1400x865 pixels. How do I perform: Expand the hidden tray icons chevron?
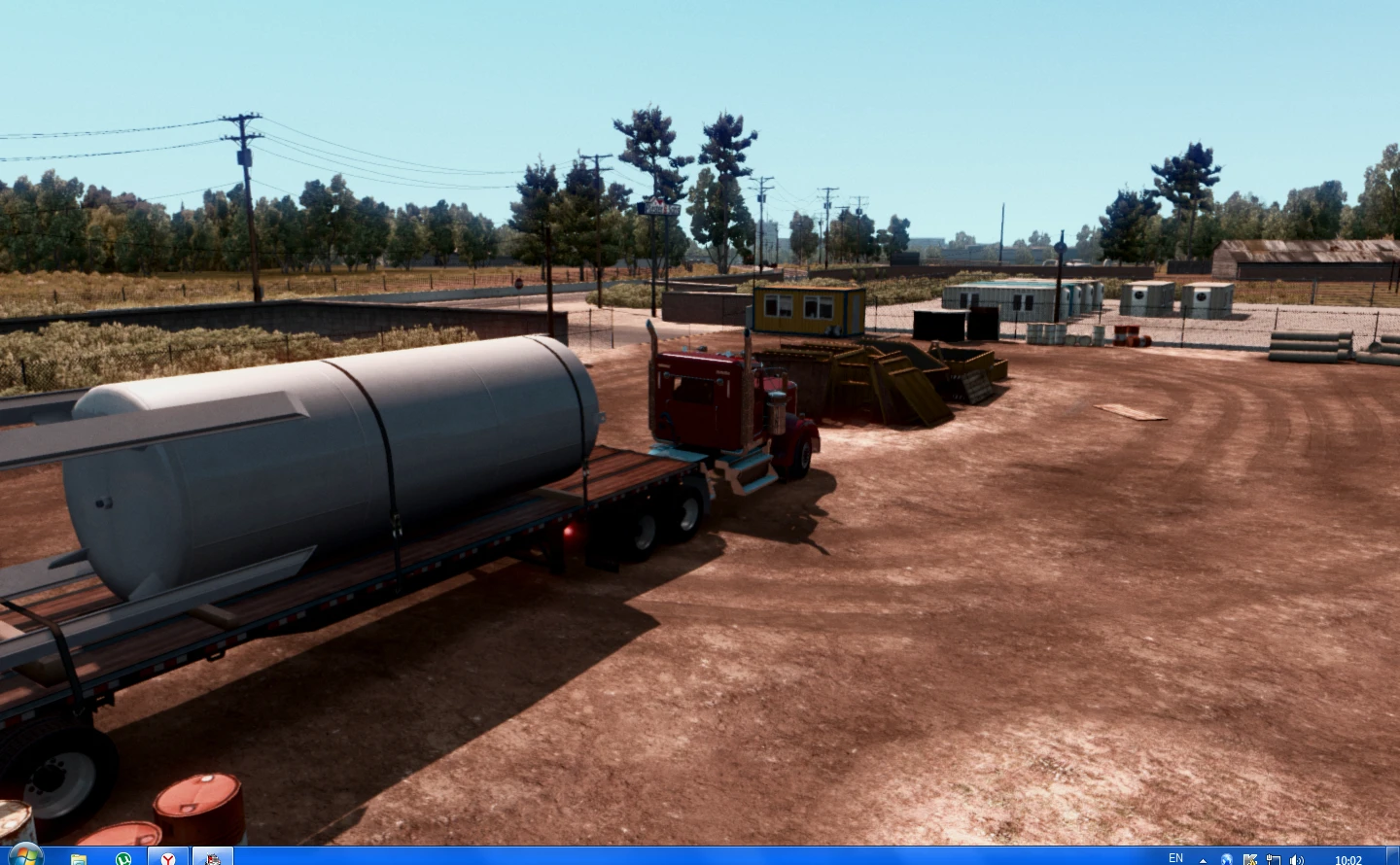point(1203,859)
